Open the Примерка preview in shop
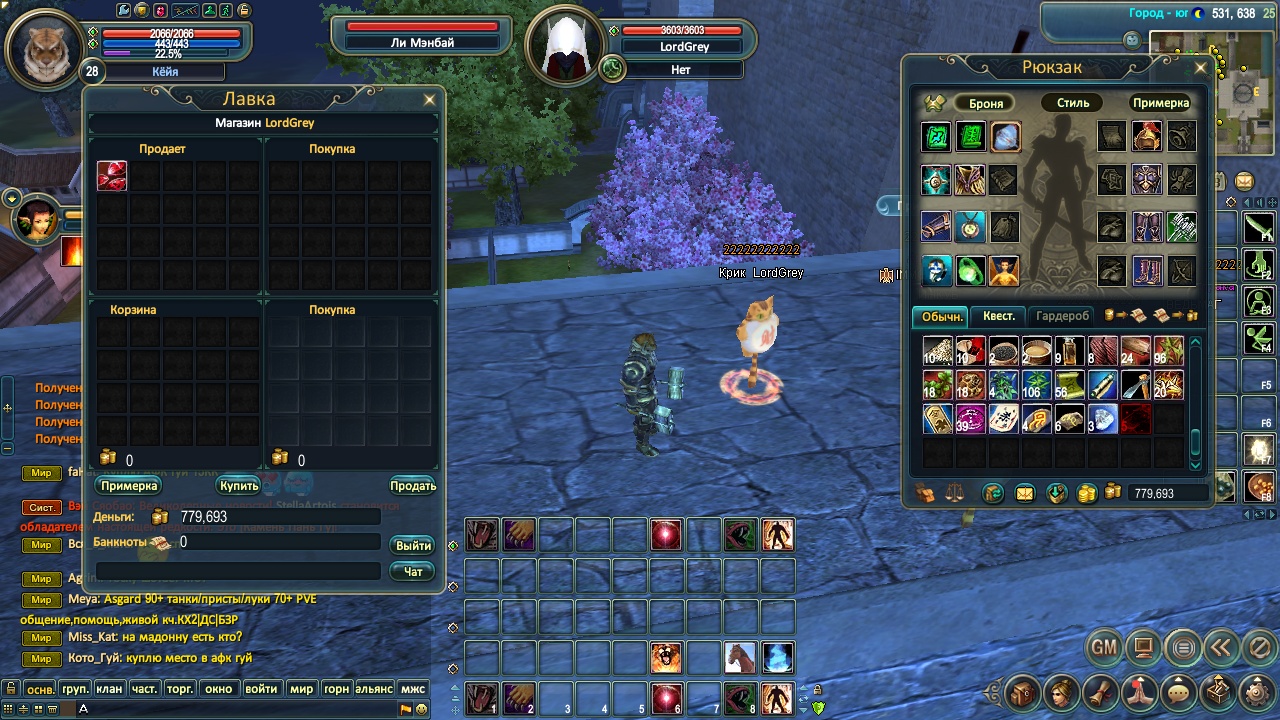 (129, 486)
